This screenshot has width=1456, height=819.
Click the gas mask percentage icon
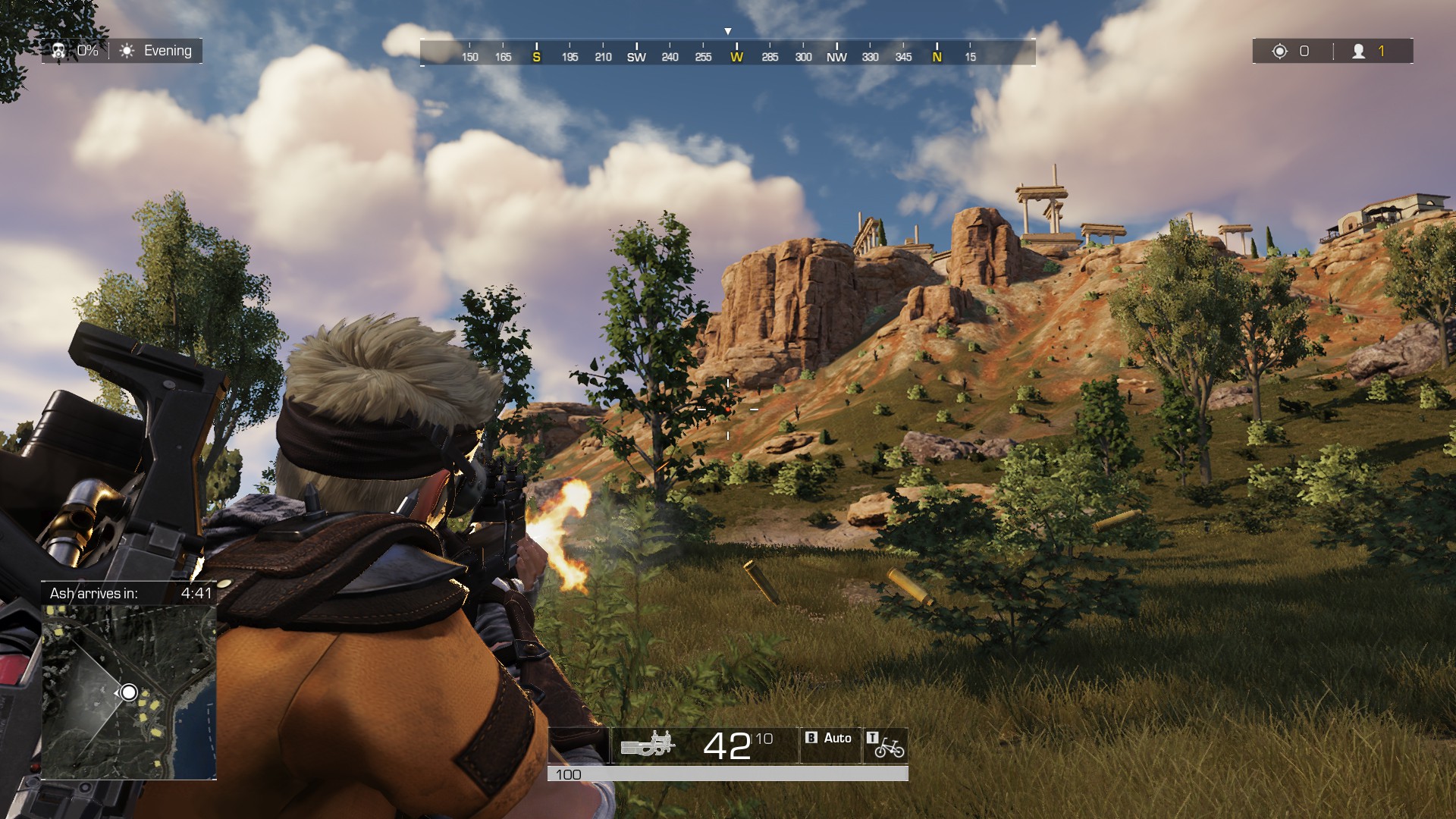pyautogui.click(x=58, y=51)
